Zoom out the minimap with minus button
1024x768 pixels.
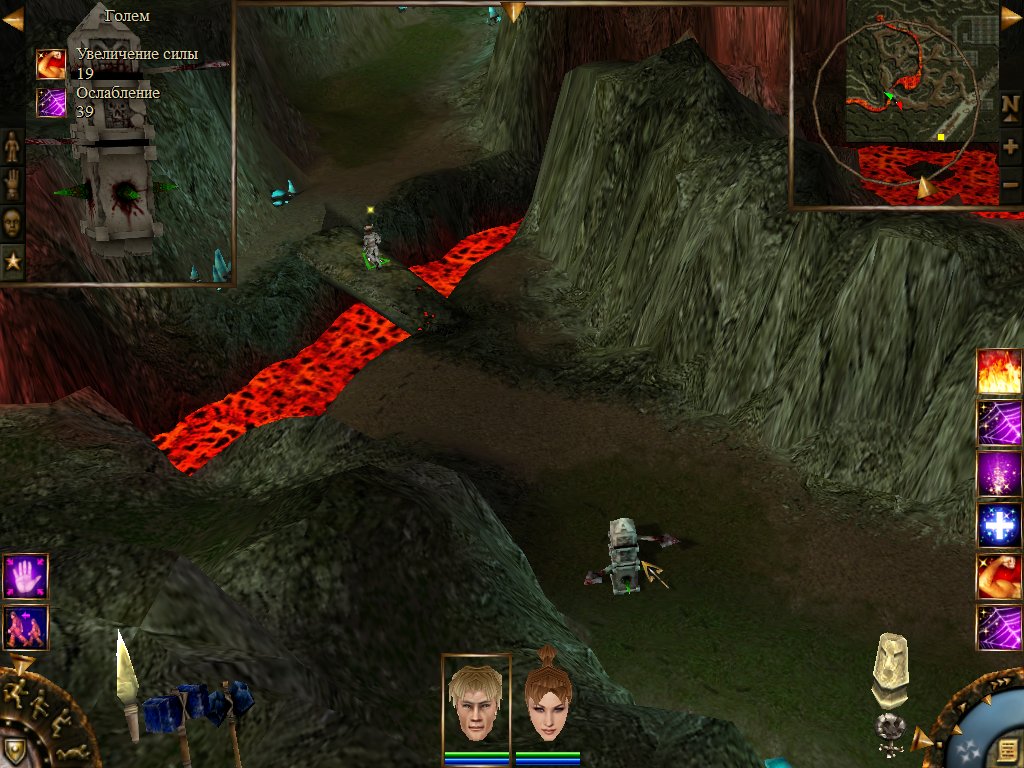tap(1010, 184)
